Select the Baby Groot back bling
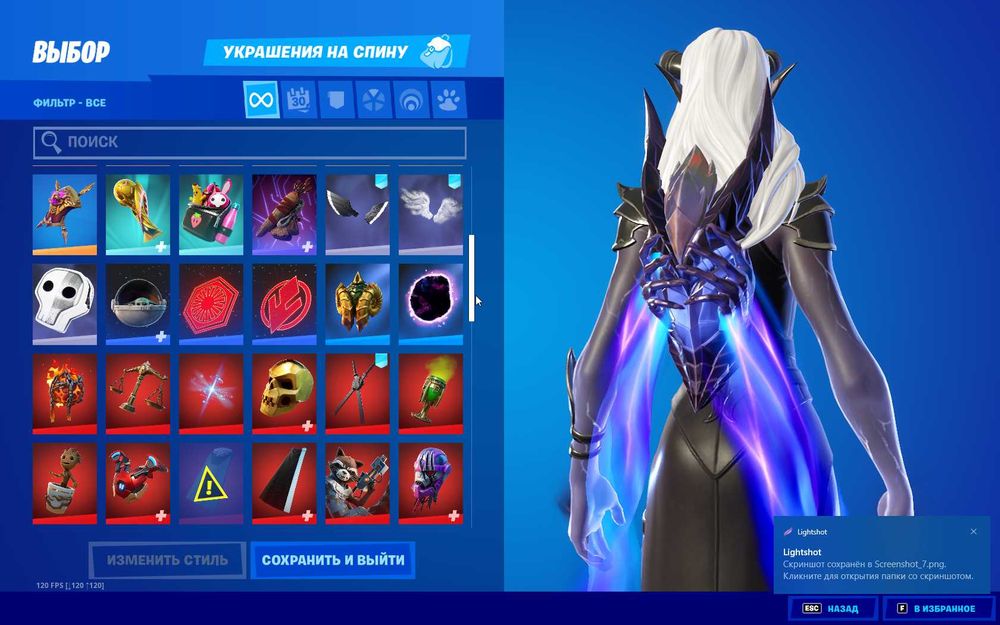This screenshot has height=625, width=1000. tap(65, 484)
